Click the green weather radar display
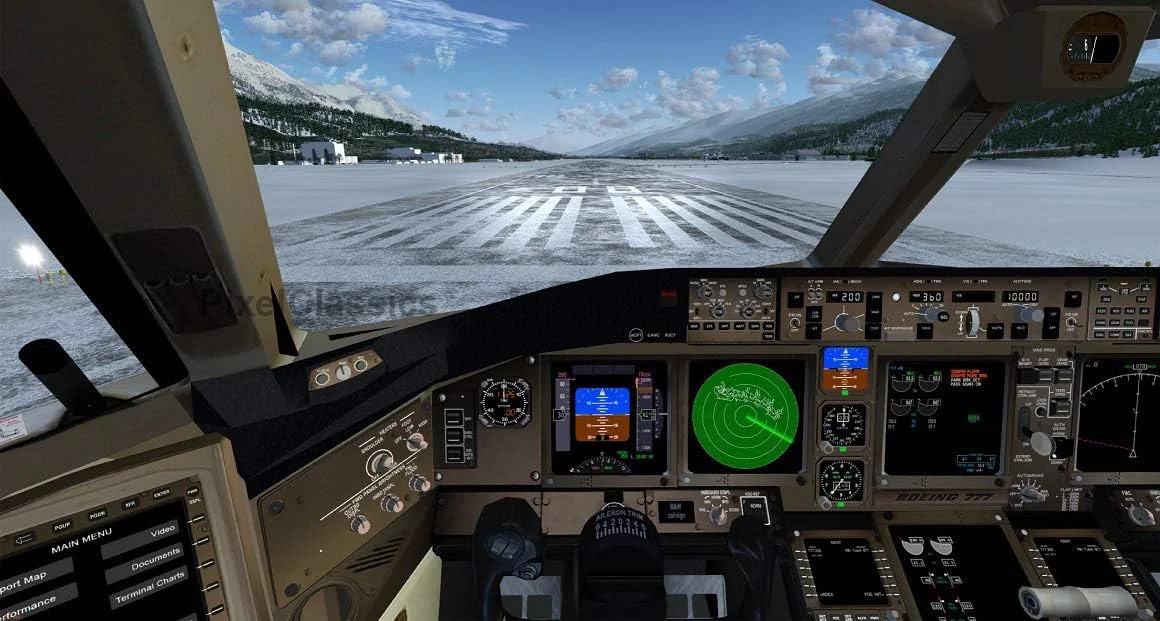Viewport: 1160px width, 621px height. 746,415
